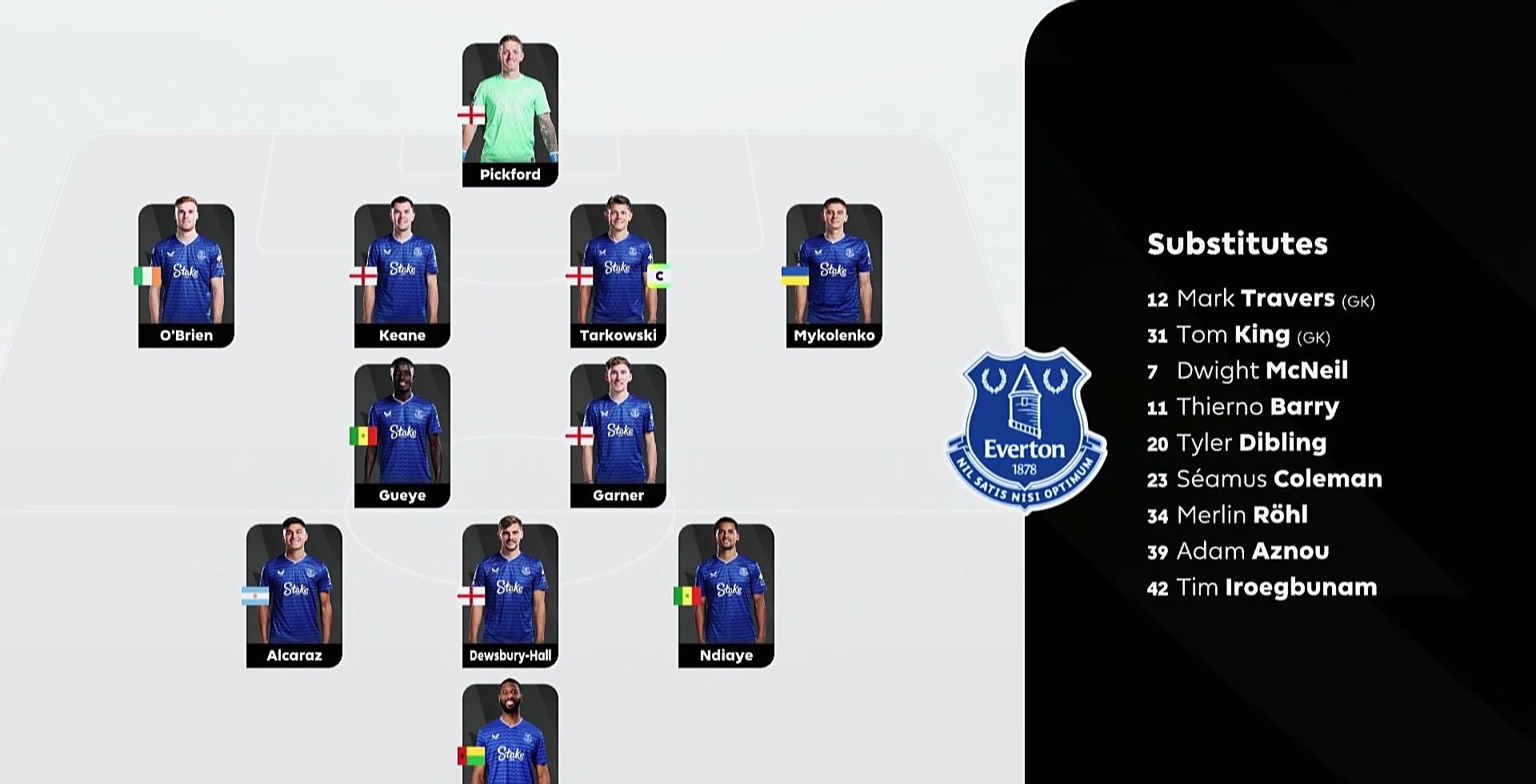Select the Mykolenko player card
The height and width of the screenshot is (784, 1536).
click(834, 275)
